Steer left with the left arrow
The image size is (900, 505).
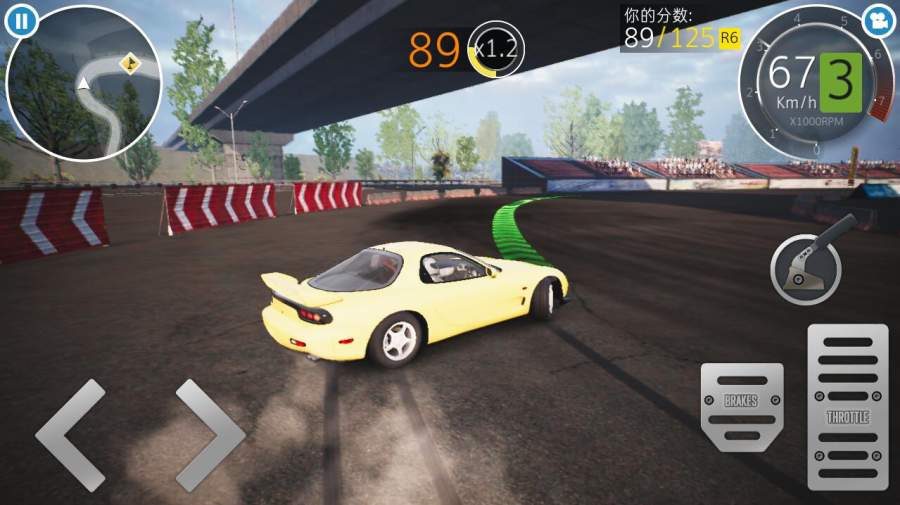tap(70, 435)
